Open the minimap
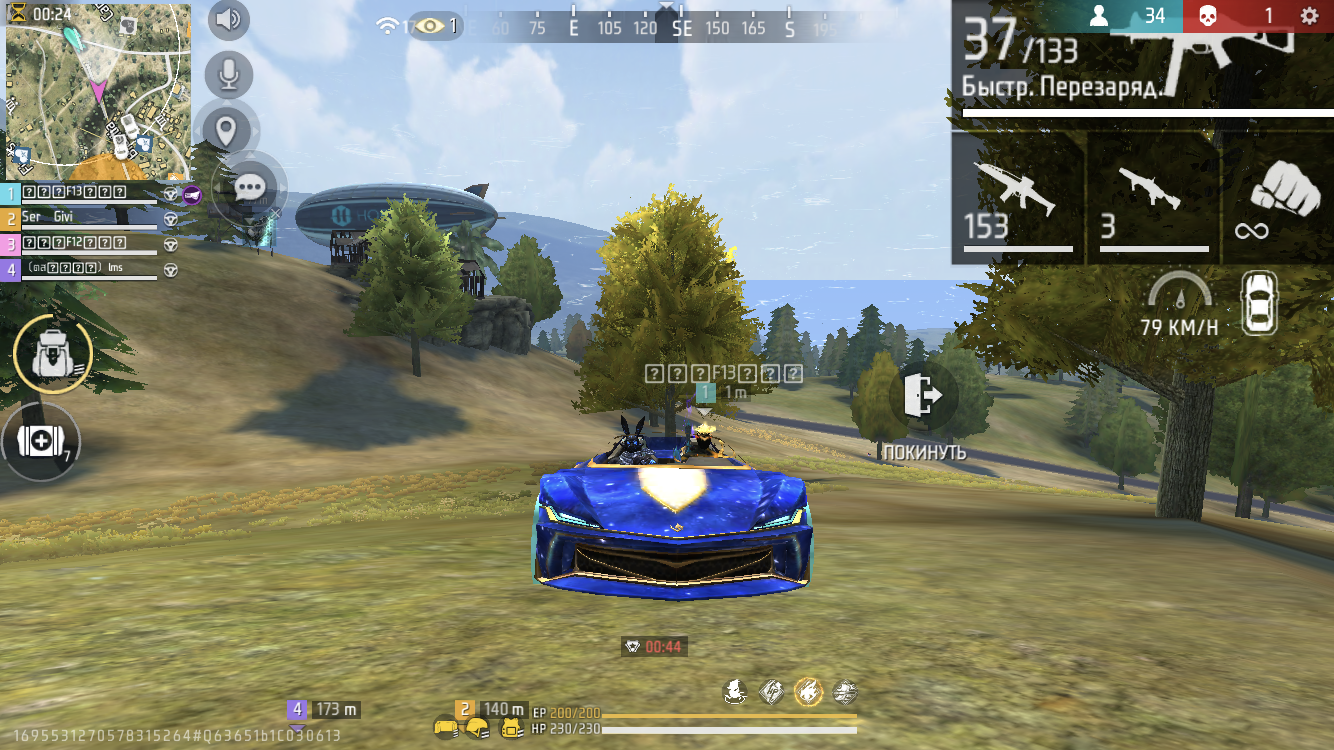This screenshot has width=1334, height=750. pyautogui.click(x=98, y=92)
